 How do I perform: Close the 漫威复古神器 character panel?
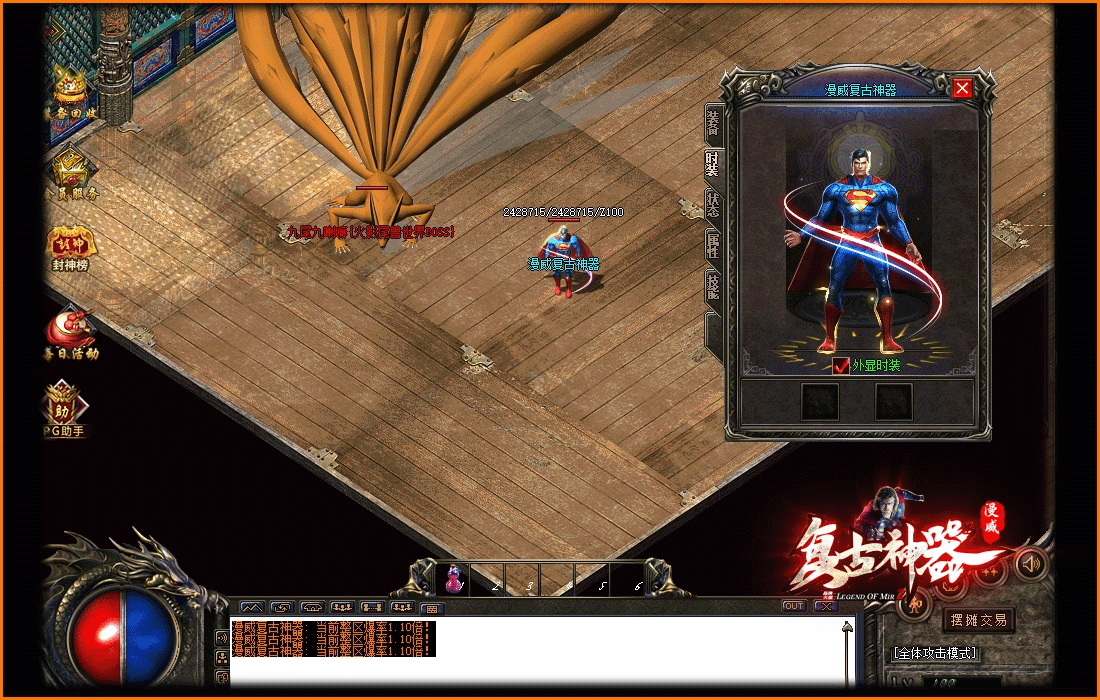pyautogui.click(x=962, y=88)
